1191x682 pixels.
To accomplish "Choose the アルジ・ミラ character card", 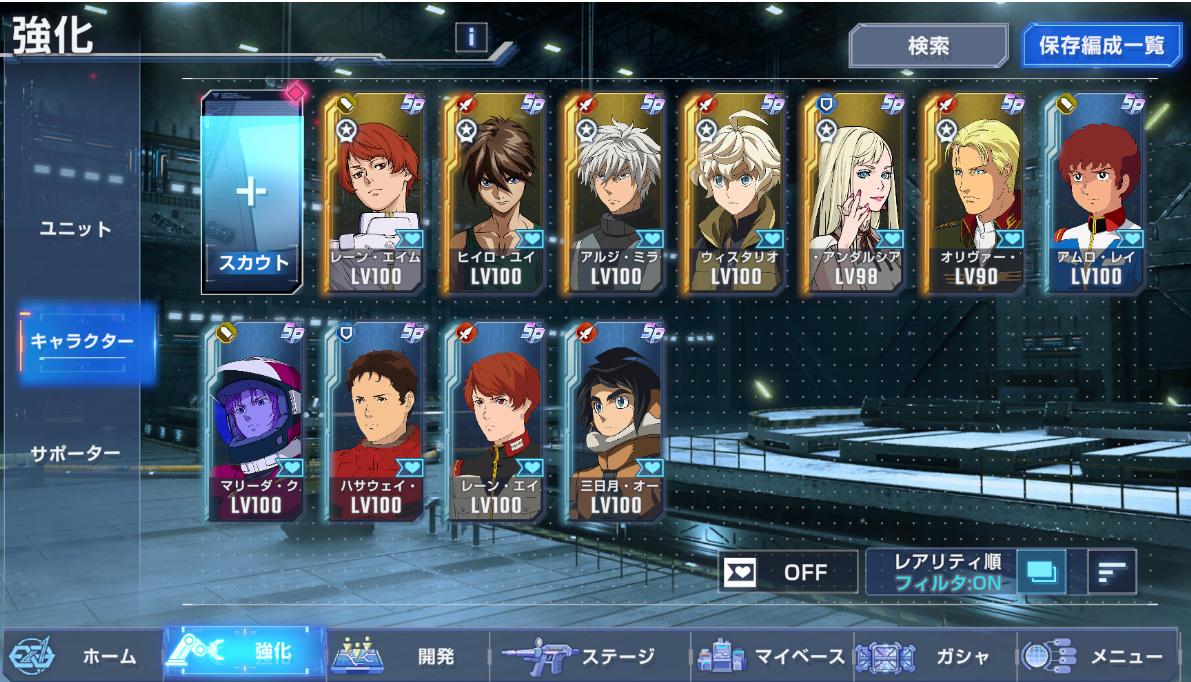I will point(615,193).
